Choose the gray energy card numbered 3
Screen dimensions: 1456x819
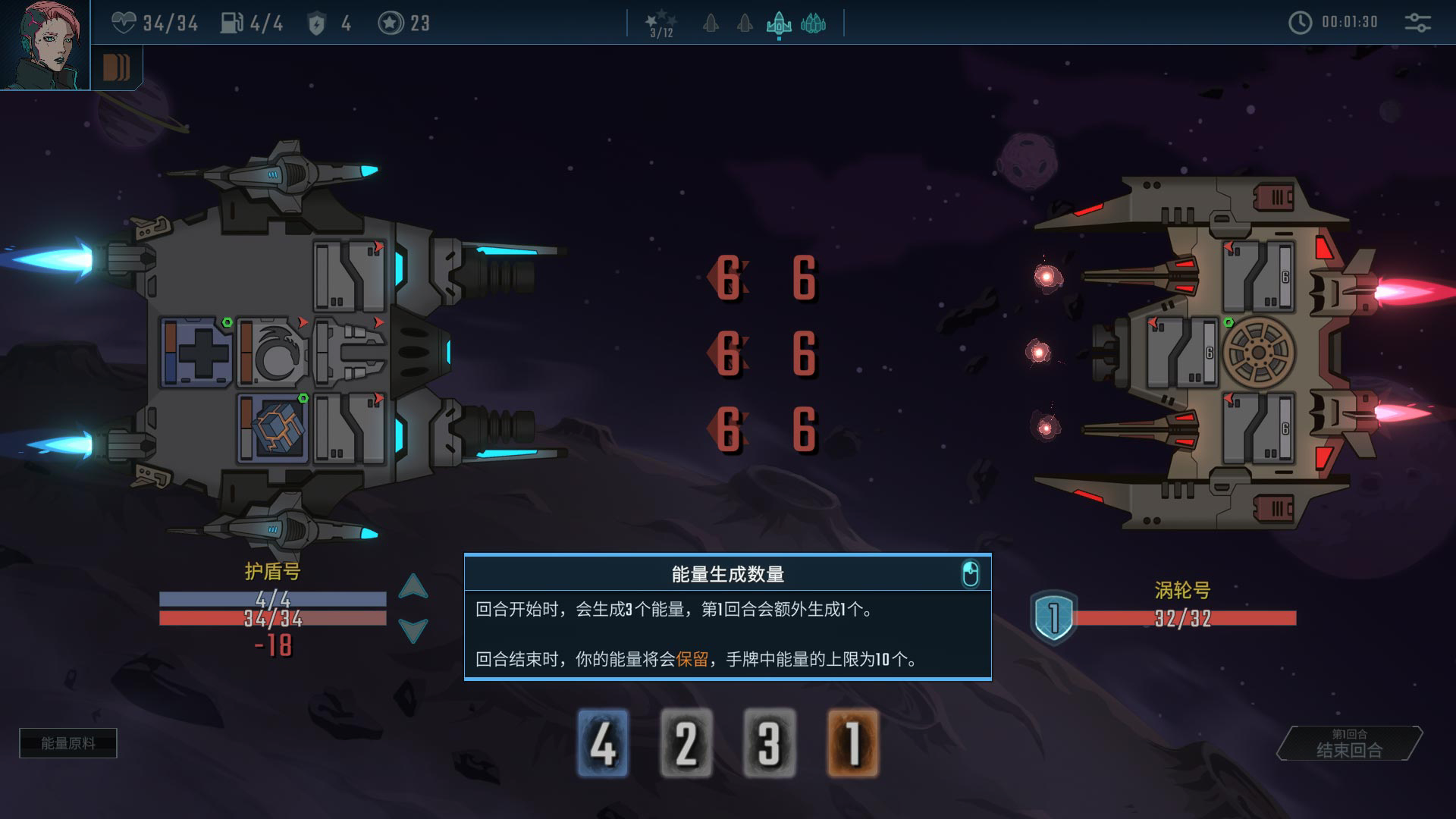coord(770,743)
